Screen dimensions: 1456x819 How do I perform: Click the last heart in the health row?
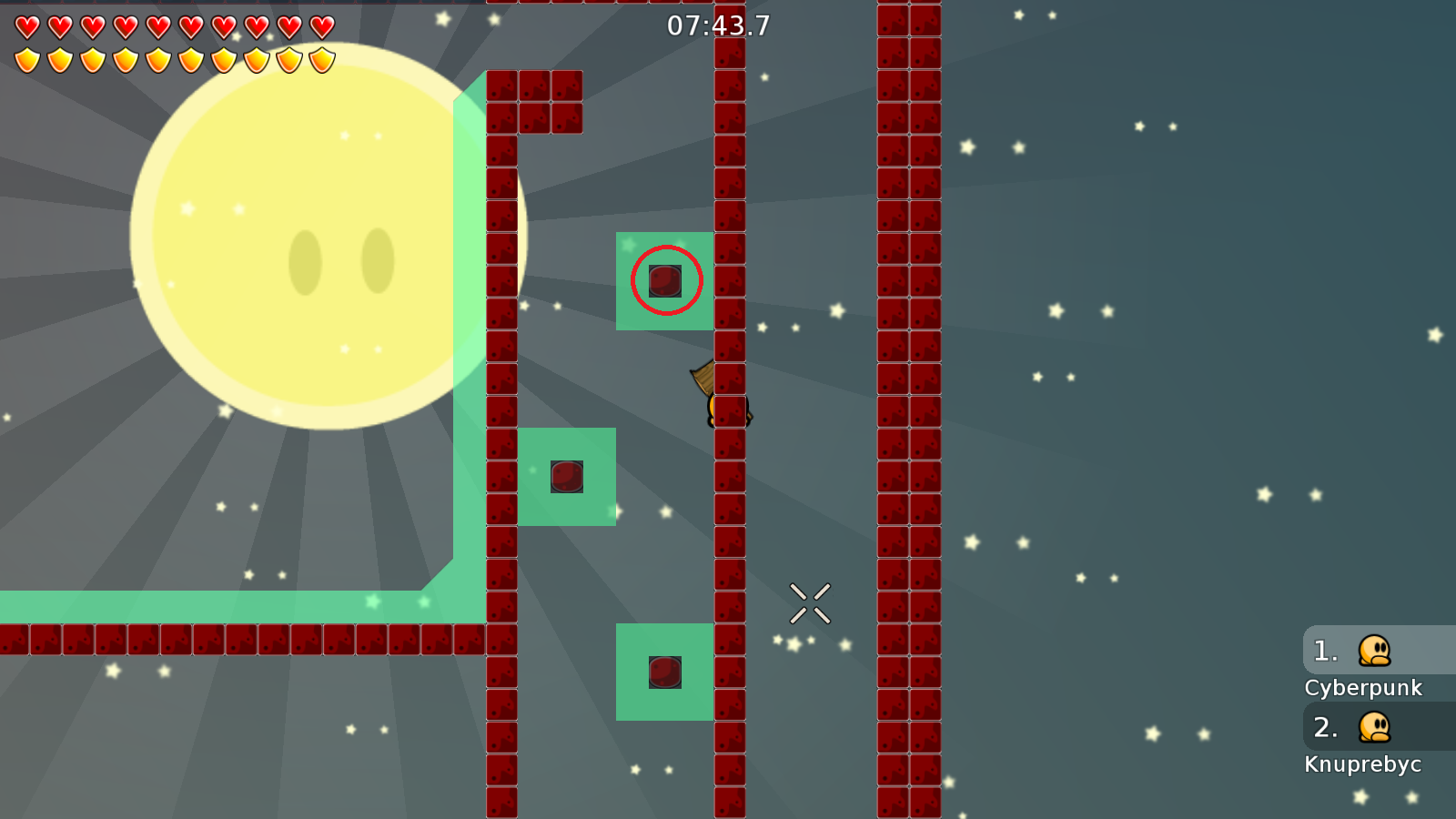point(324,27)
